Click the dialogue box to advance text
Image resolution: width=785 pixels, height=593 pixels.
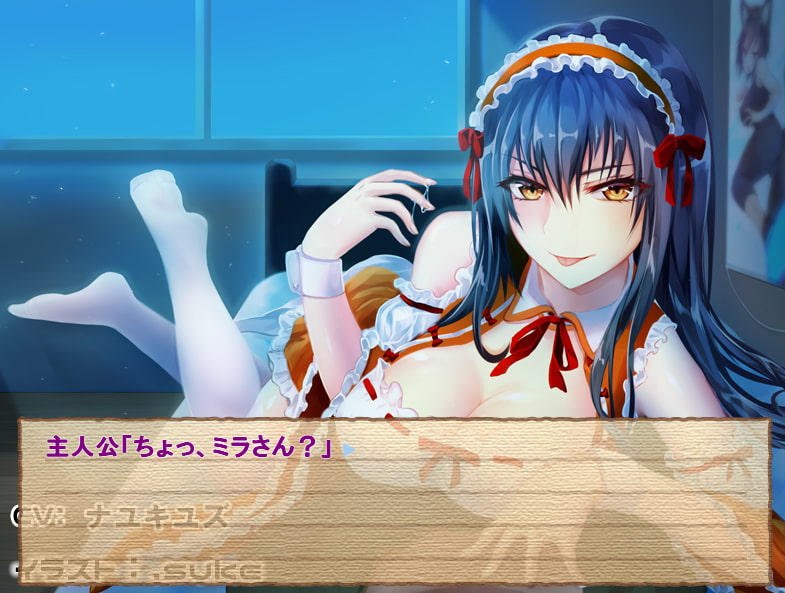click(394, 500)
